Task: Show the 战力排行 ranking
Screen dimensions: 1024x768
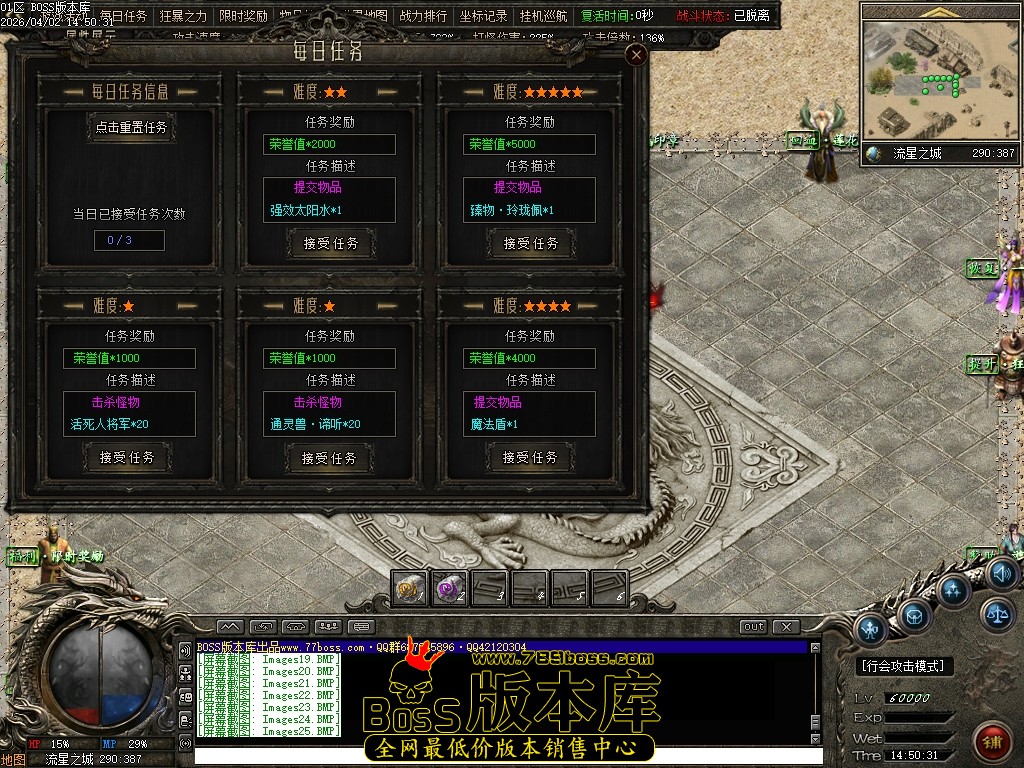Action: [423, 16]
